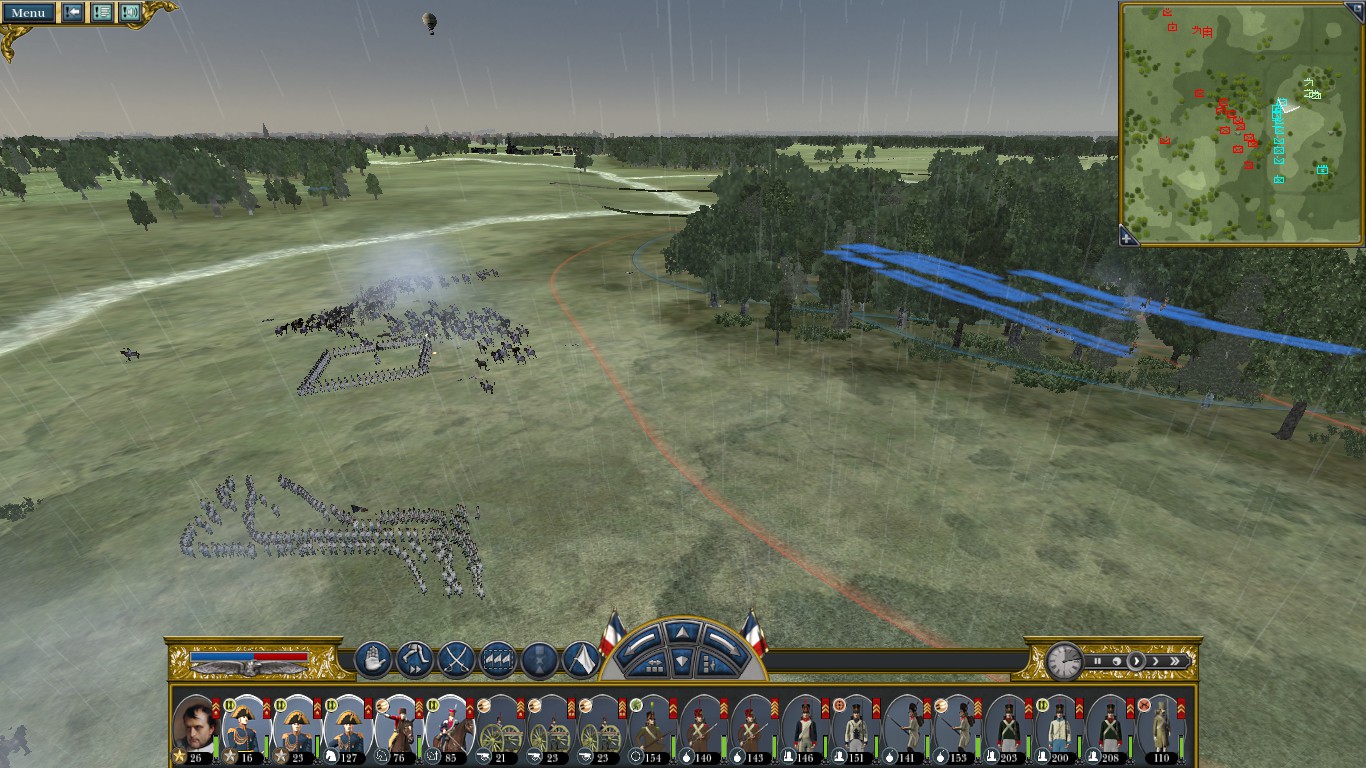Screen dimensions: 1366x768
Task: Select Napoleon's general unit card
Action: [194, 728]
